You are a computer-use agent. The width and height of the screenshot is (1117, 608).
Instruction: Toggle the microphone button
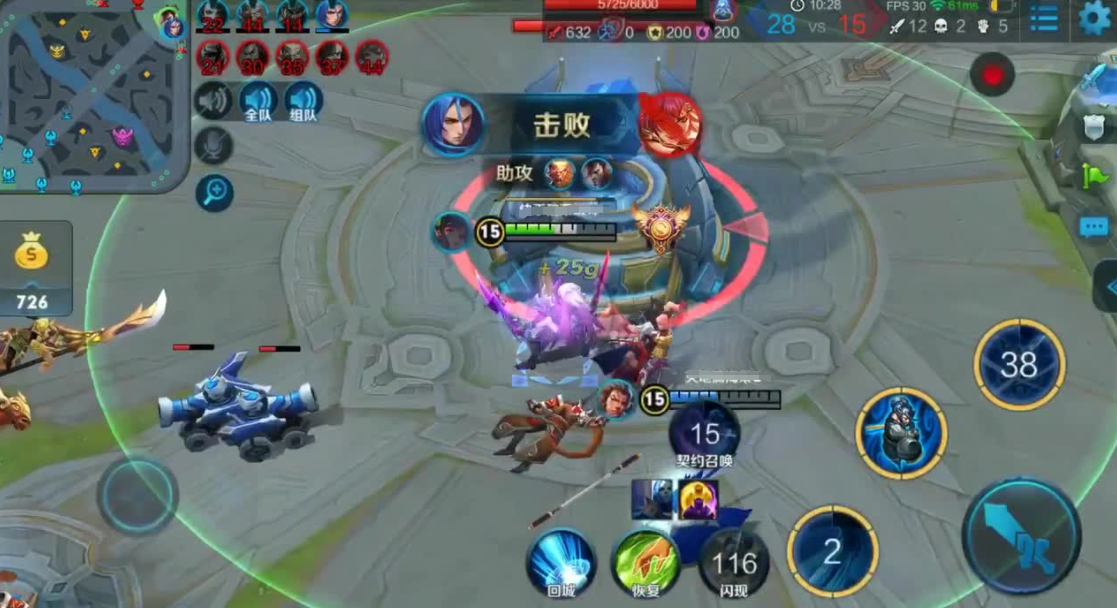pos(213,146)
